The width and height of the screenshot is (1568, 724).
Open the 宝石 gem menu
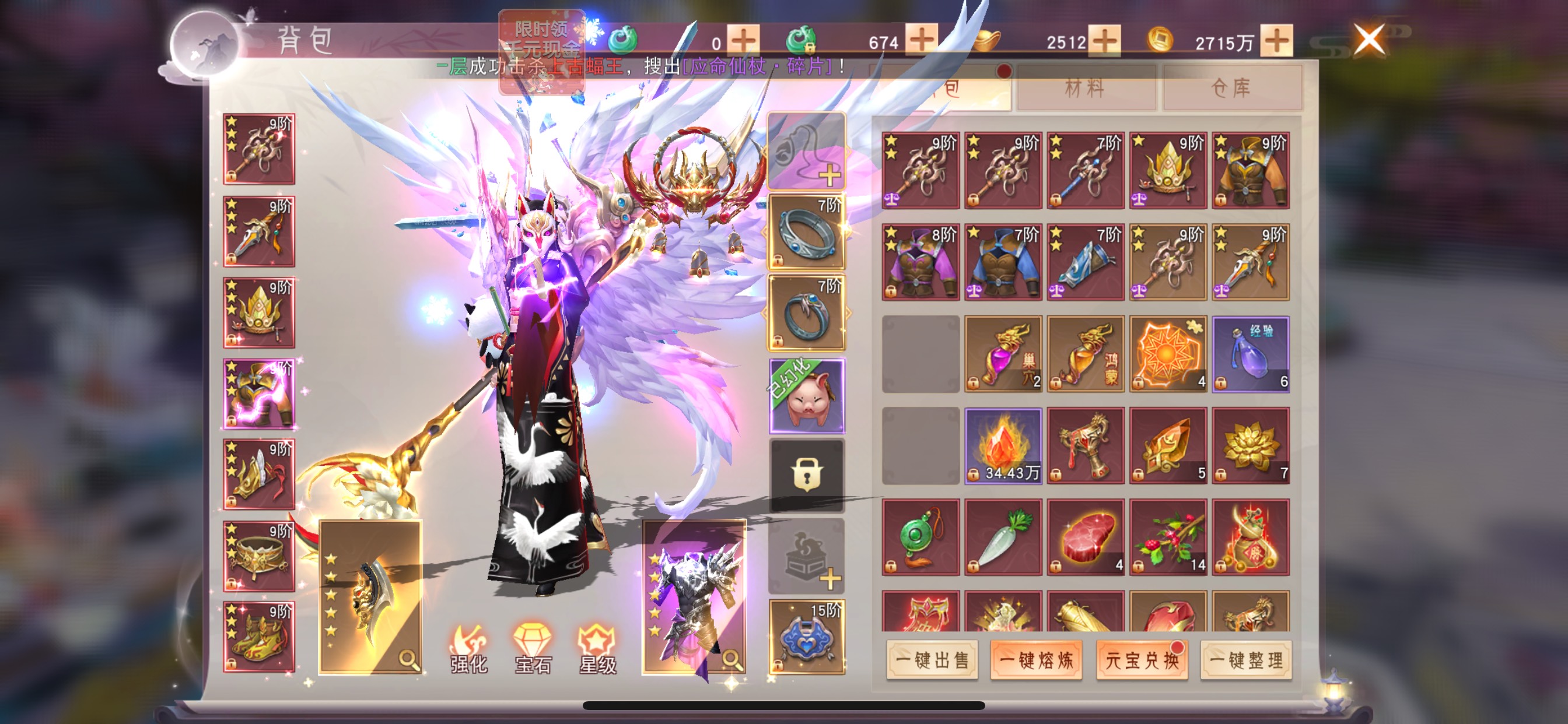(533, 649)
